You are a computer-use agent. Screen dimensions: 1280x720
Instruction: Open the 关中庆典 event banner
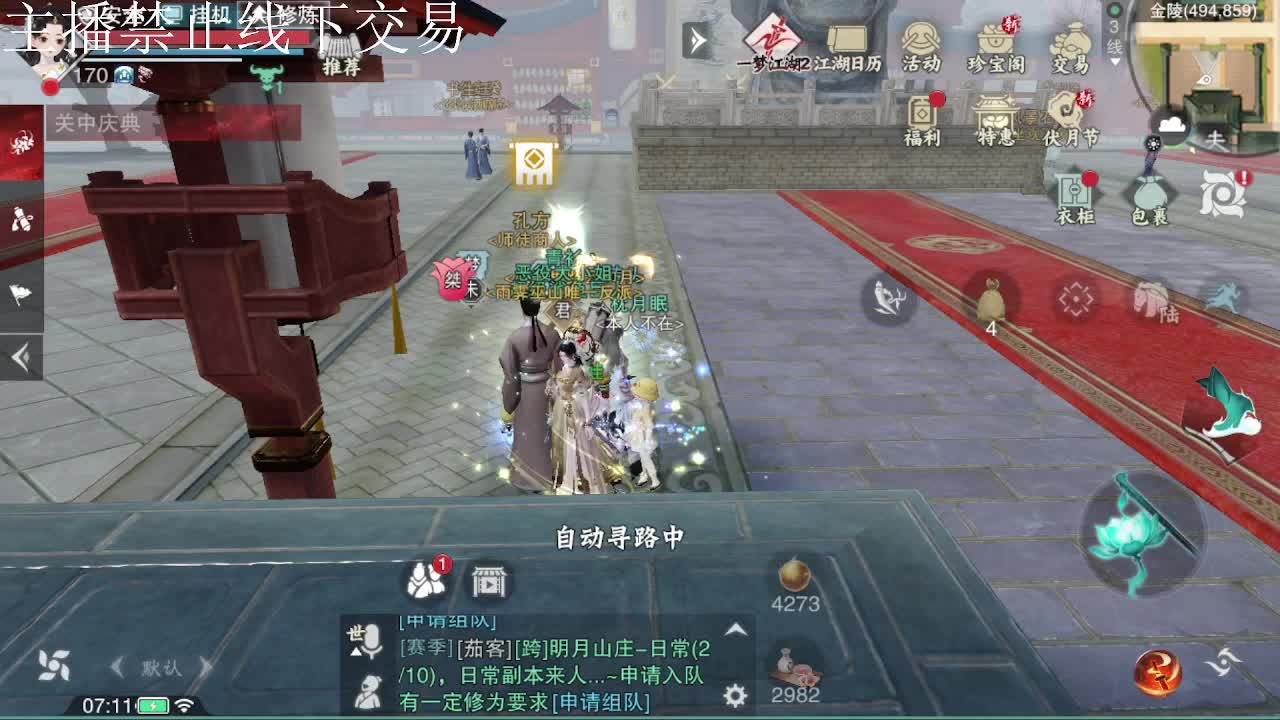(x=98, y=122)
